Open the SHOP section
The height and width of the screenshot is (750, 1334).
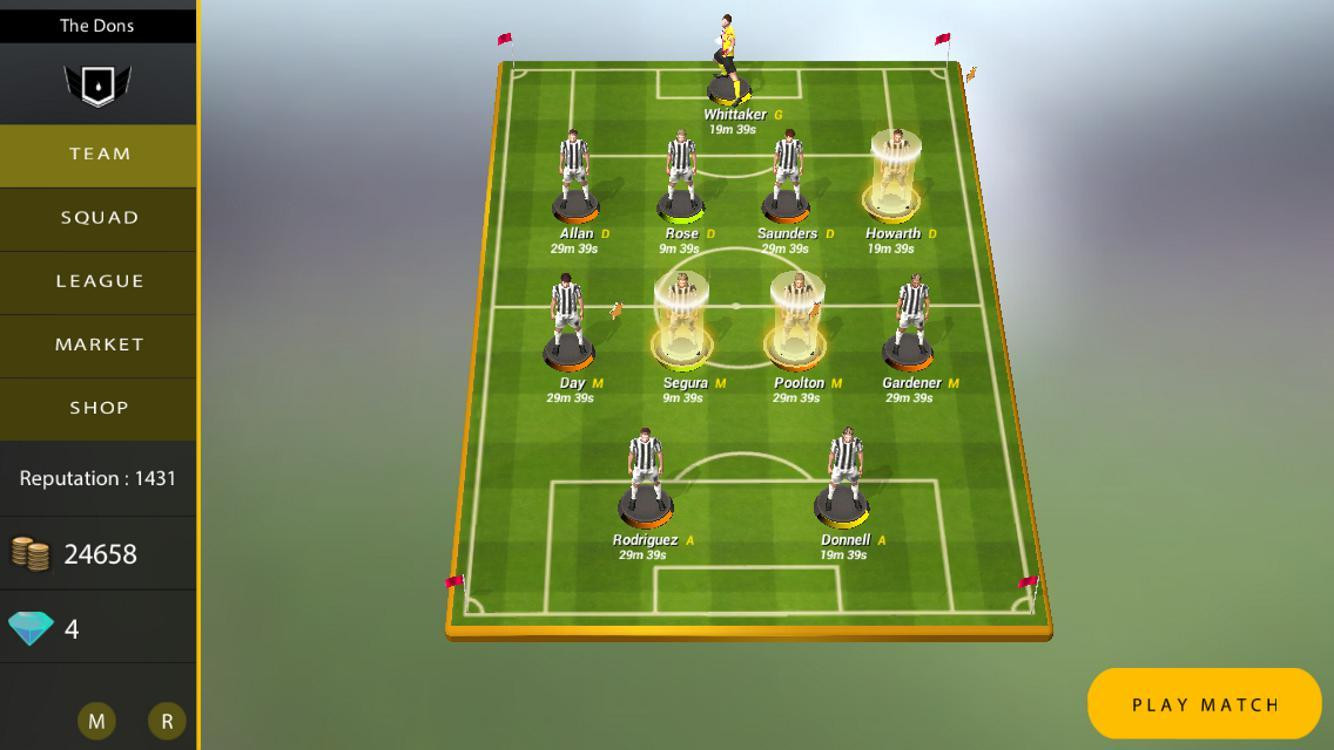pos(97,407)
